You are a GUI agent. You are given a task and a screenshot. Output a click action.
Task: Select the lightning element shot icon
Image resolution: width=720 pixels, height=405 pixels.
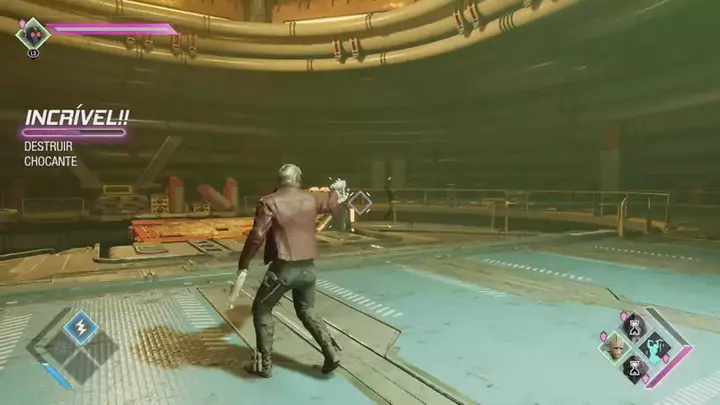tap(80, 326)
